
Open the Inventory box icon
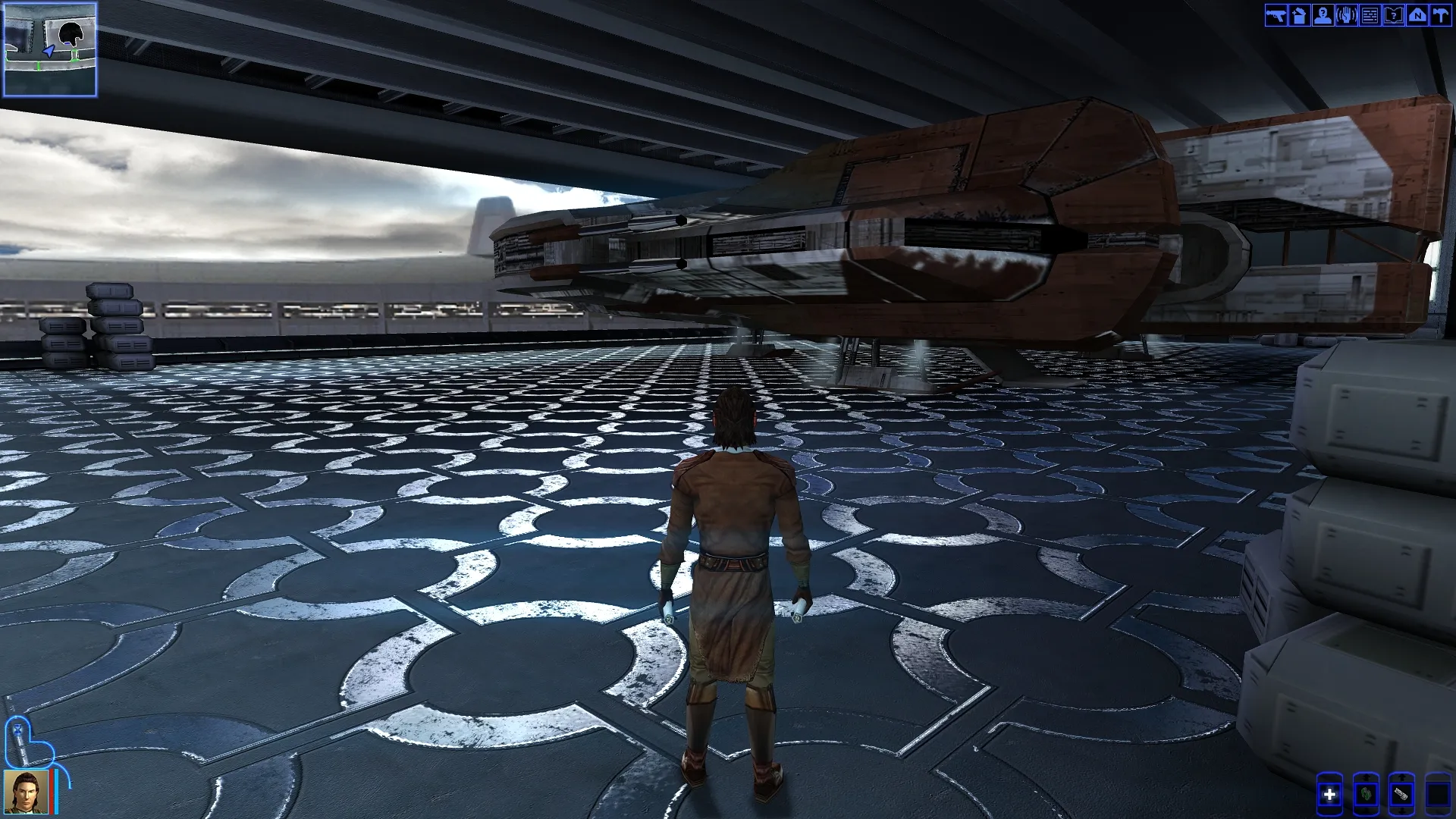click(x=1299, y=15)
